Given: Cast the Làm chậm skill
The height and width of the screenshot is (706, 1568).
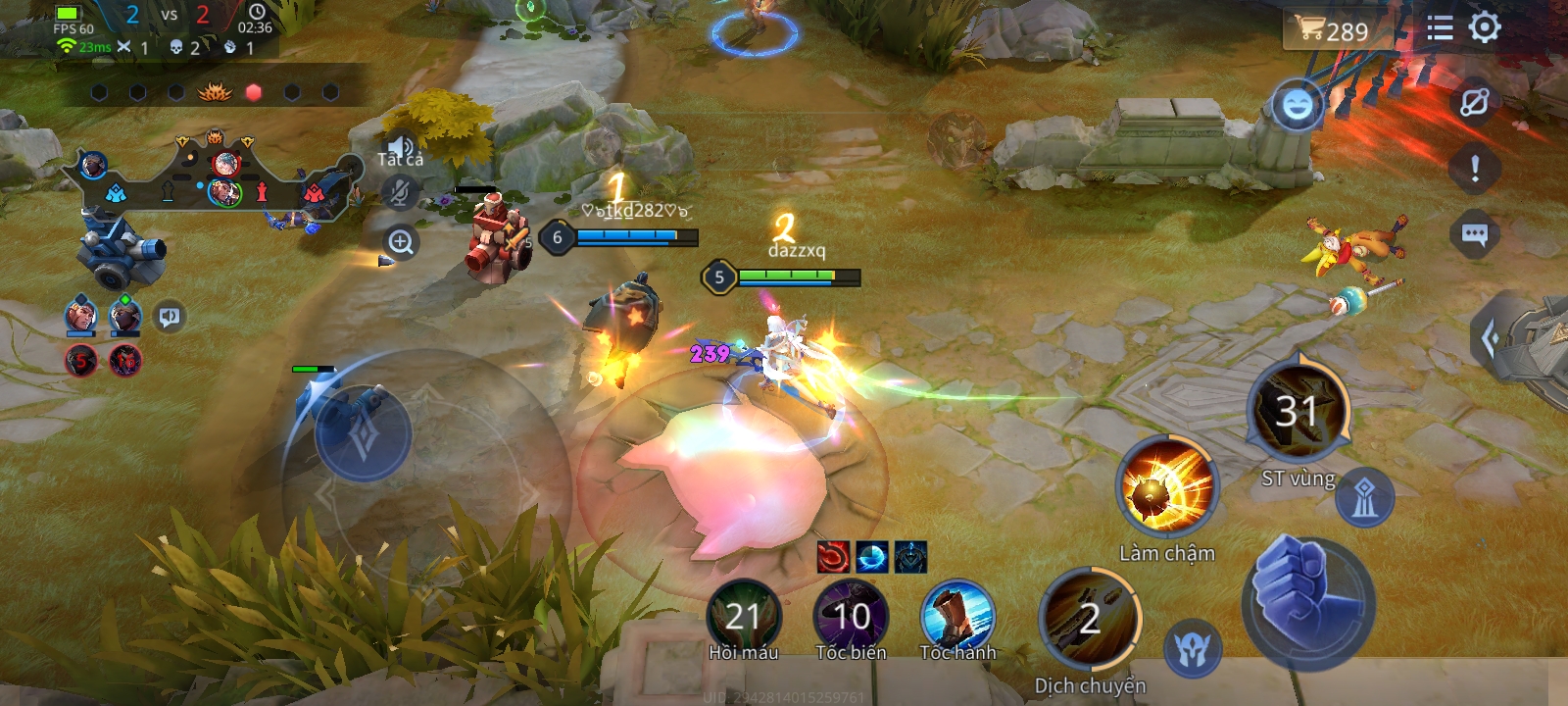Looking at the screenshot, I should click(x=1166, y=487).
